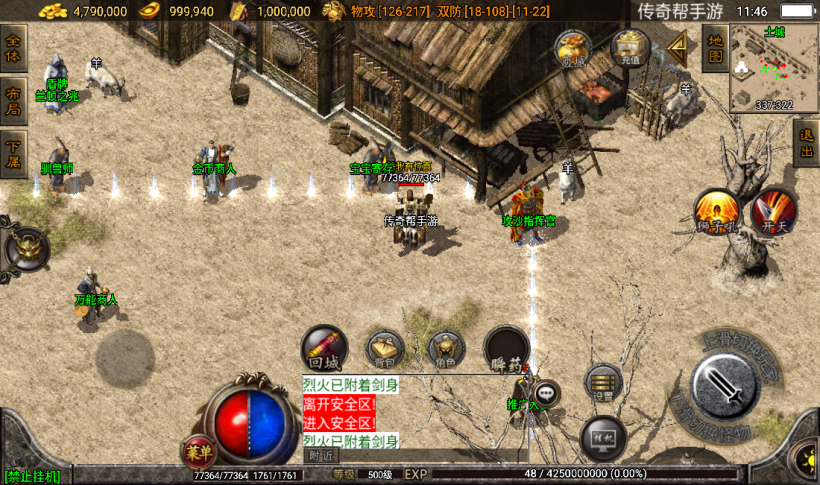Open the 角色 character sheet
The image size is (820, 485).
(446, 349)
